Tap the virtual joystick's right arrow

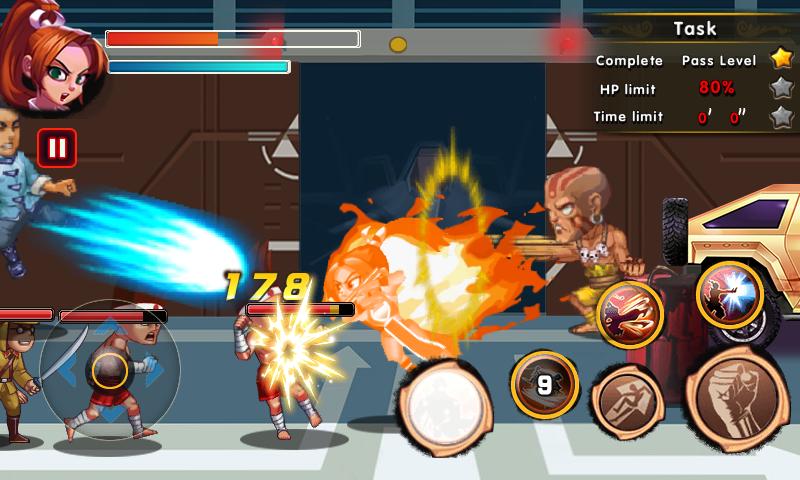[153, 372]
